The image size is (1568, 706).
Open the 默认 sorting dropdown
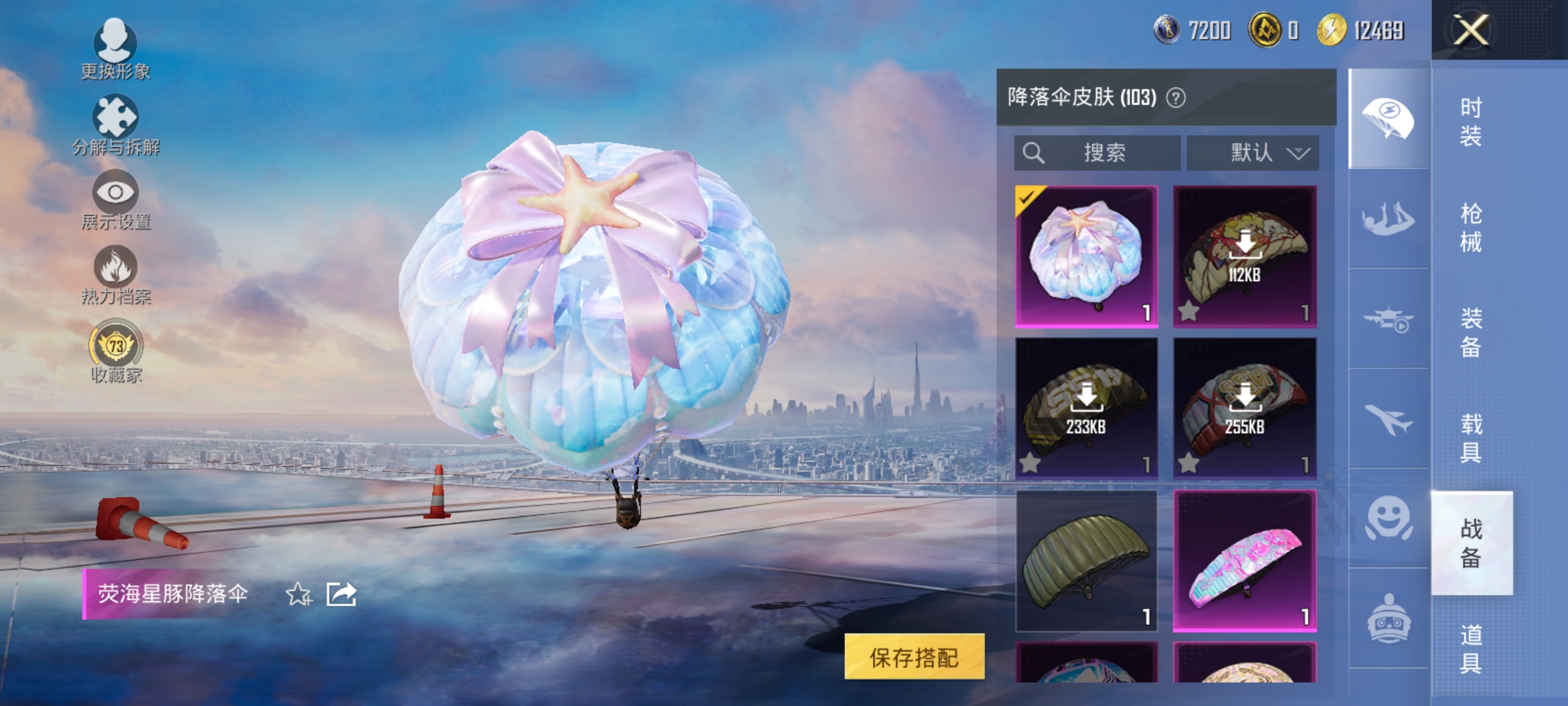(1252, 153)
